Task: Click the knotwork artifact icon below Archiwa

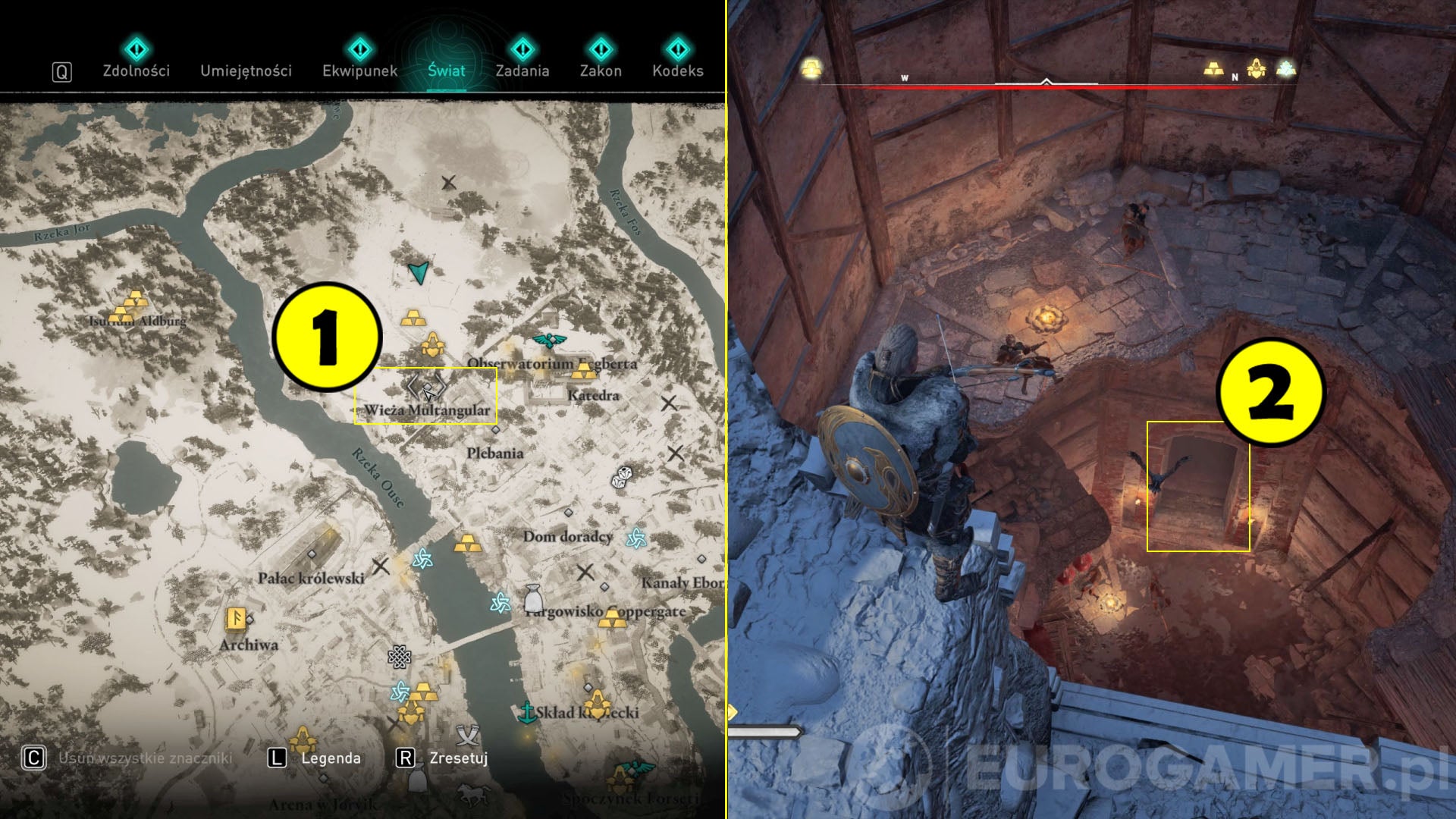Action: [x=400, y=657]
